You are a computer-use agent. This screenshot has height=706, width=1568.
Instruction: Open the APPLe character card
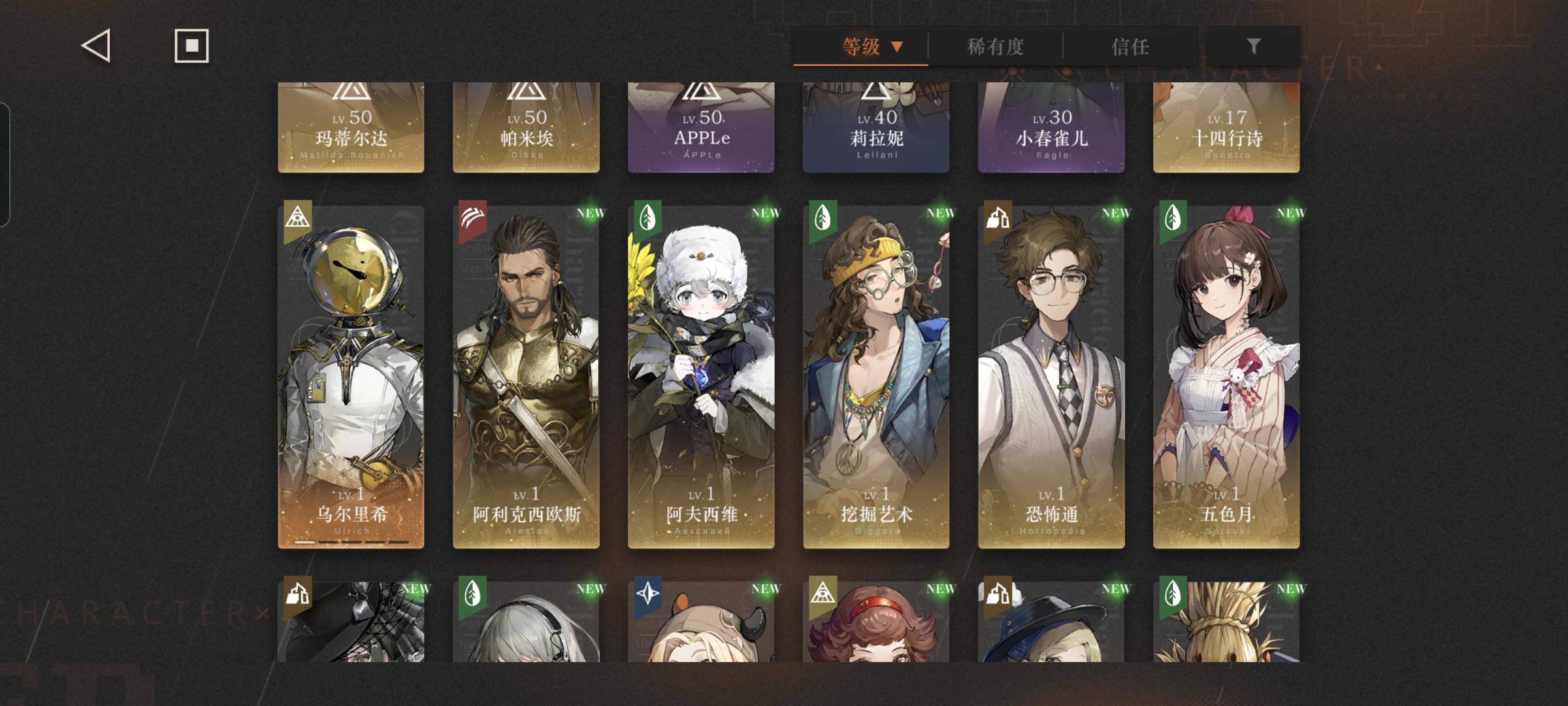tap(701, 124)
